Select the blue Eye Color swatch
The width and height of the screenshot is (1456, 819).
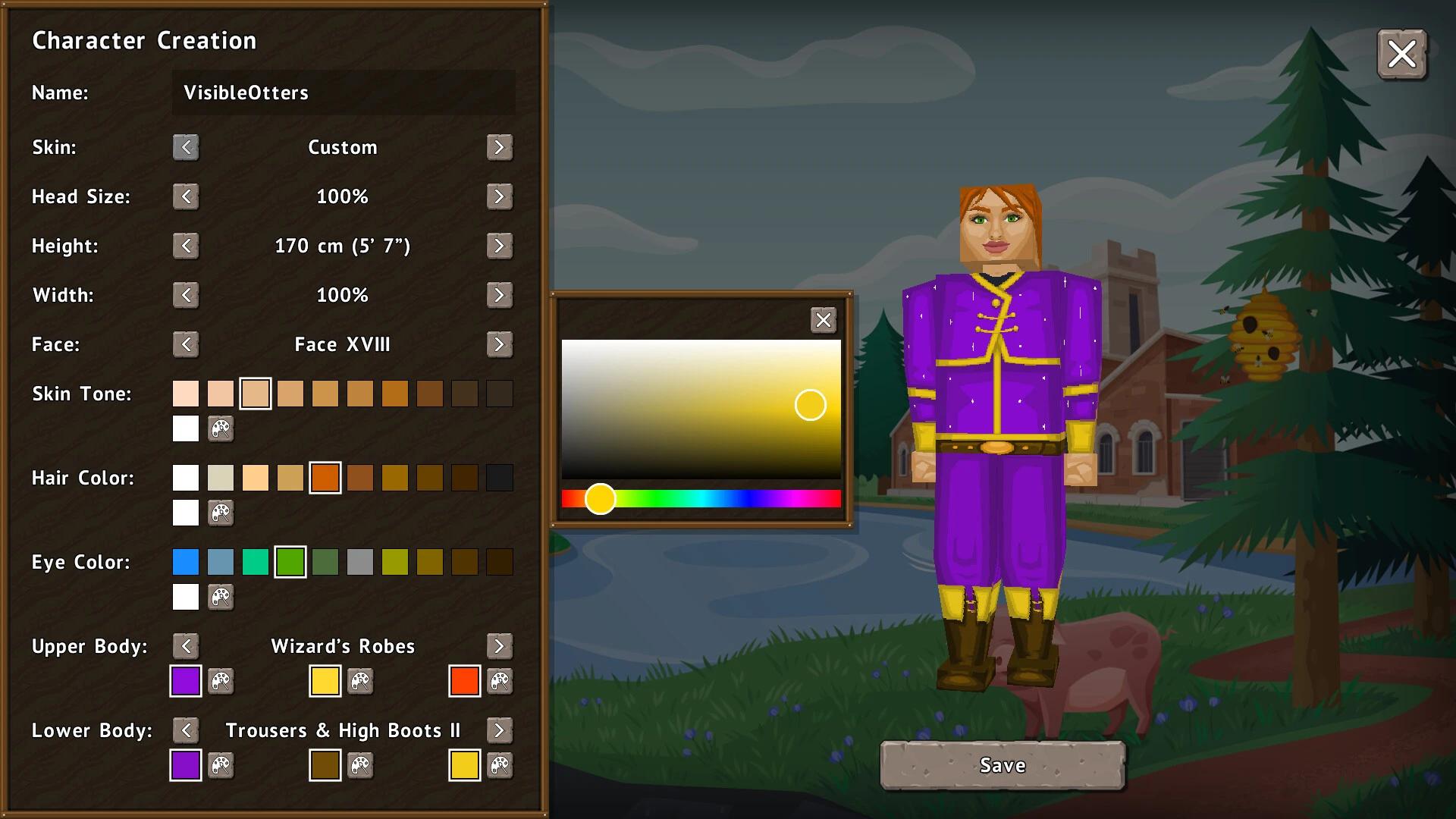185,562
